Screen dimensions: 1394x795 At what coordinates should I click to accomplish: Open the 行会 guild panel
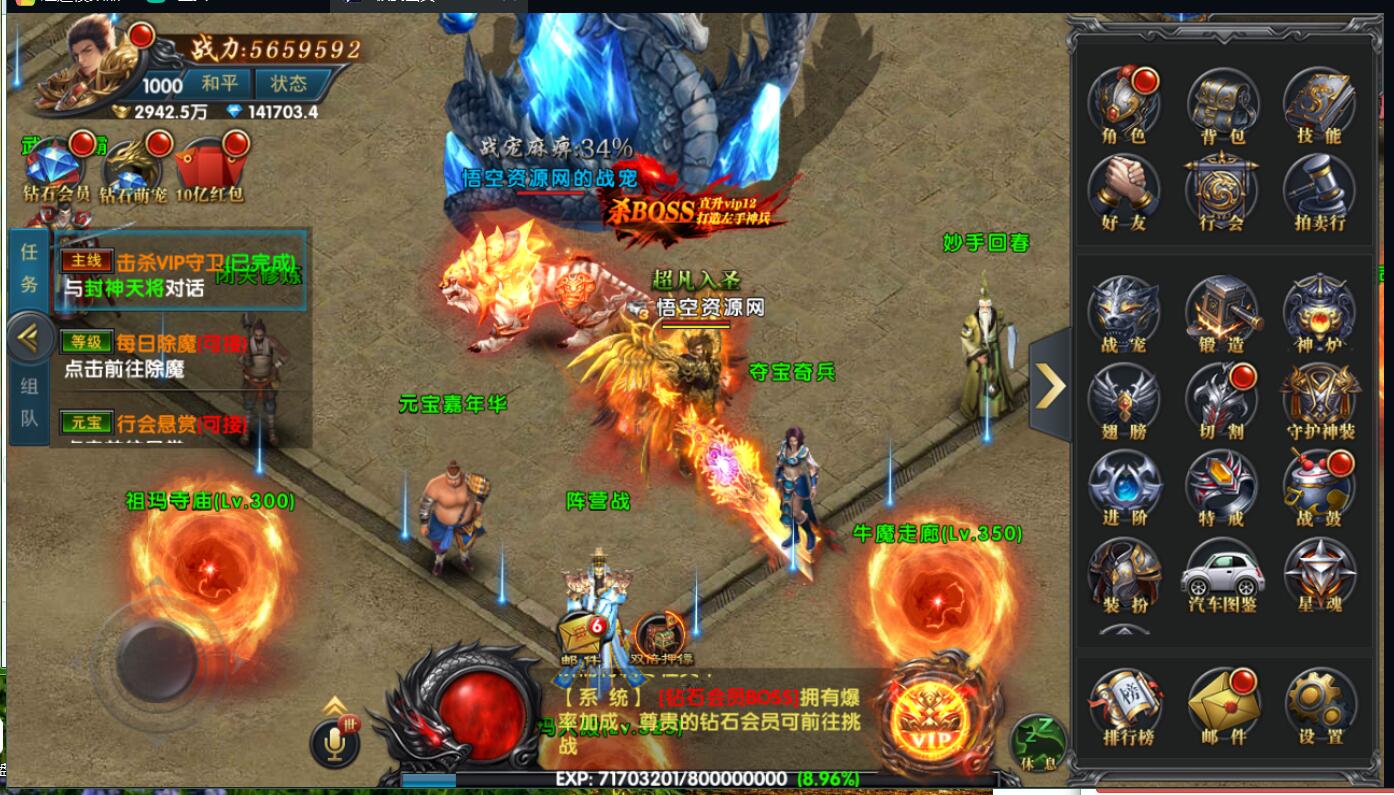[x=1222, y=190]
